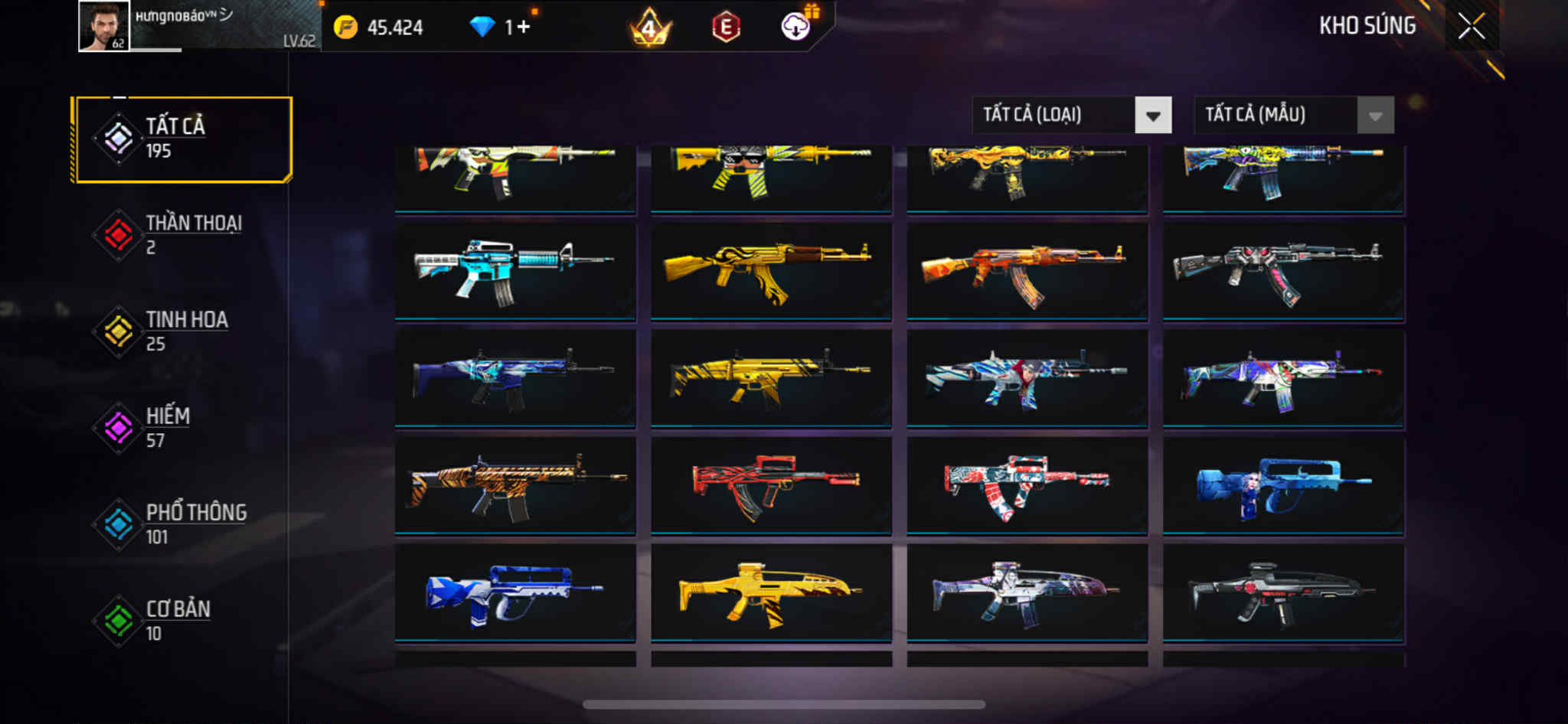Open the cloud download gift icon
The image size is (1568, 724).
[796, 28]
